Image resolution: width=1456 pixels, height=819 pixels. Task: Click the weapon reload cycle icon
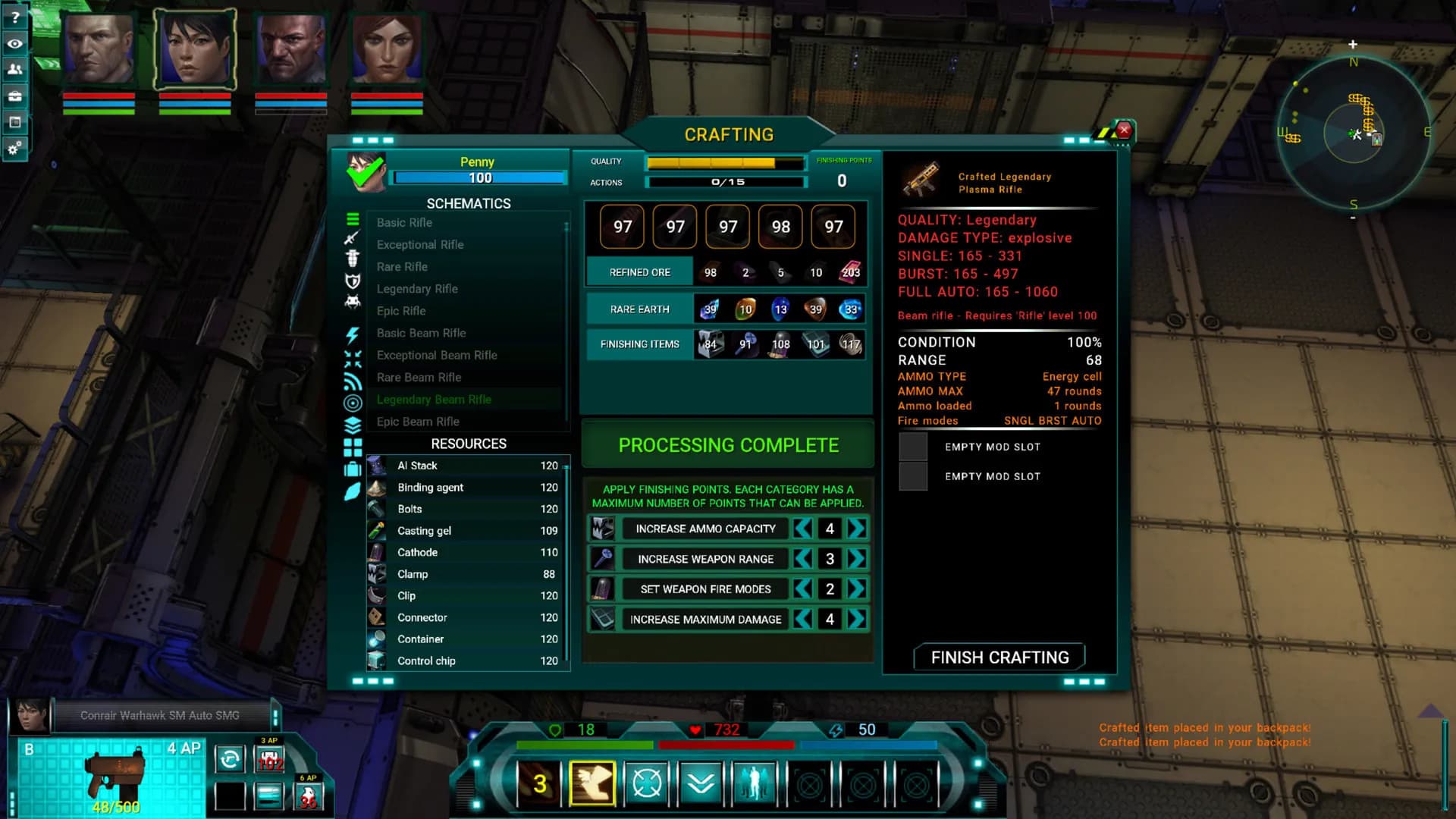(230, 758)
